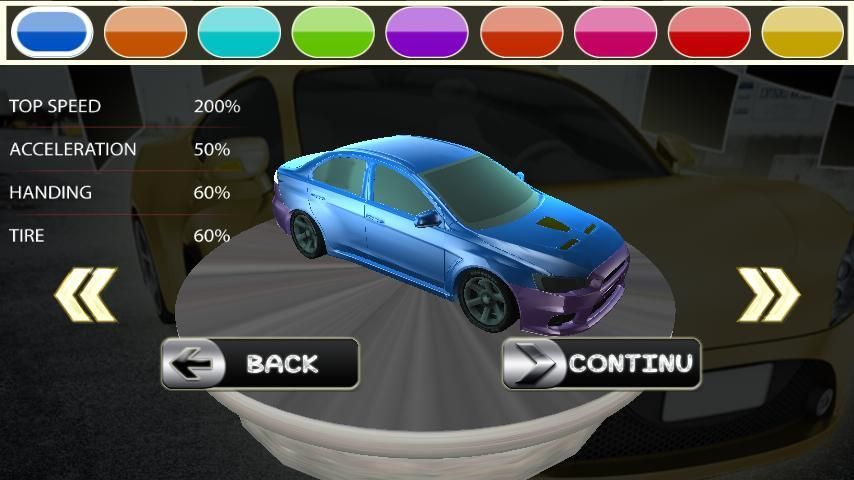Screen dimensions: 854x480
Task: Confirm car with the CONTINU button
Action: [601, 363]
